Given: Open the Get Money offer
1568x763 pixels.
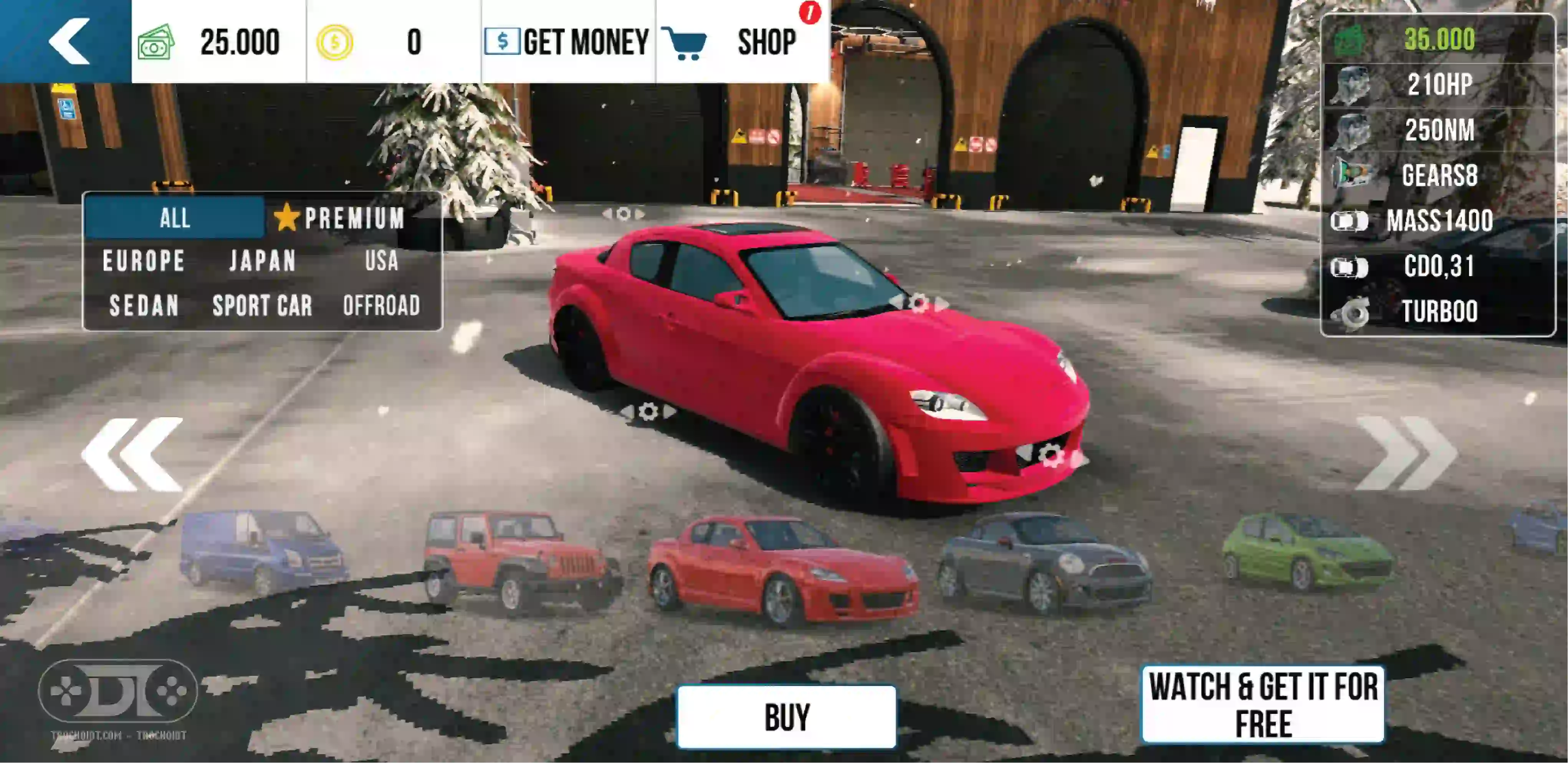Looking at the screenshot, I should click(567, 42).
